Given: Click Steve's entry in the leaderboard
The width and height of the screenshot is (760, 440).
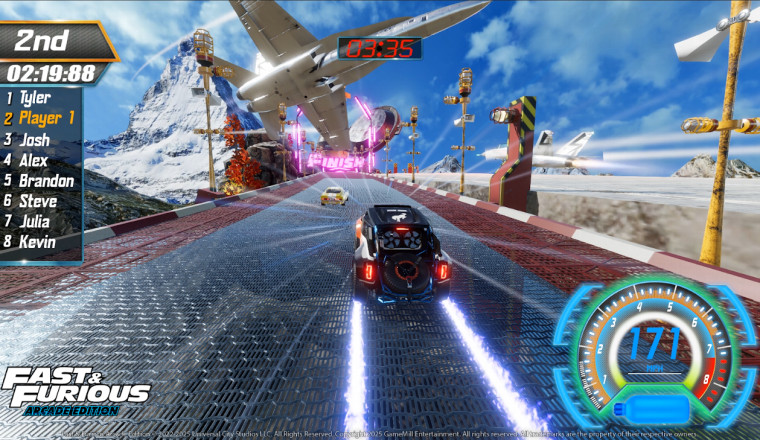Looking at the screenshot, I should point(38,201).
